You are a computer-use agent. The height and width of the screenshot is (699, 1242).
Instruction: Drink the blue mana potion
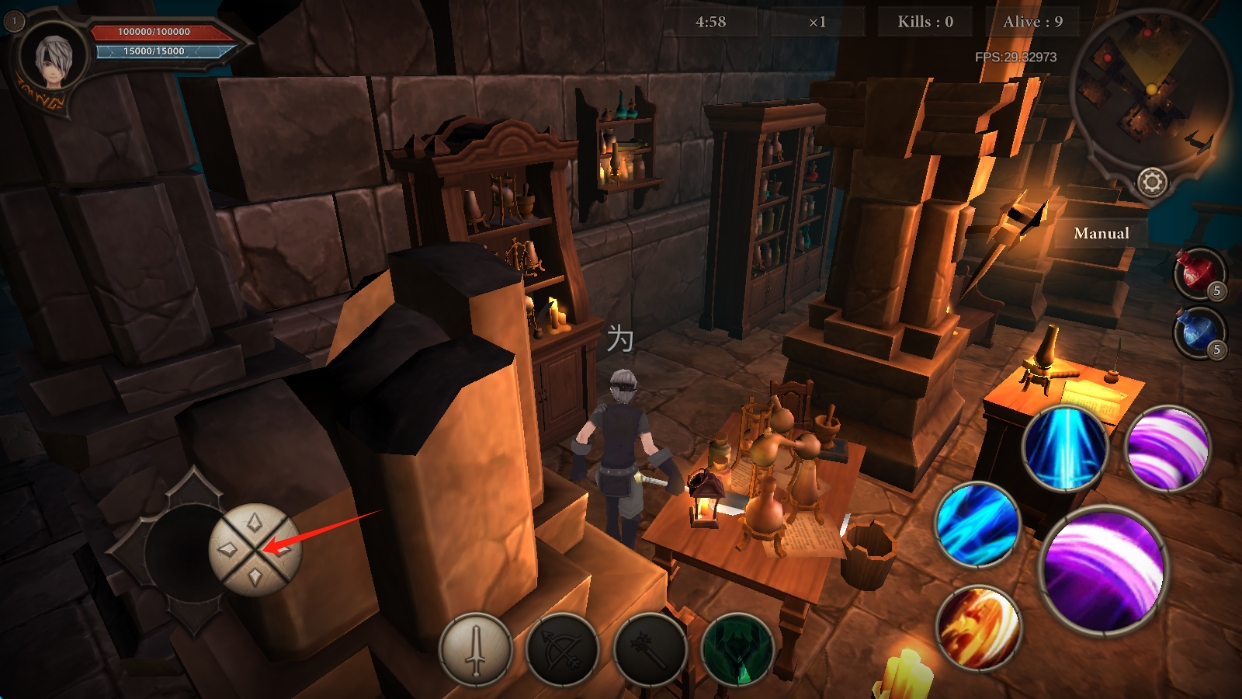click(x=1199, y=332)
